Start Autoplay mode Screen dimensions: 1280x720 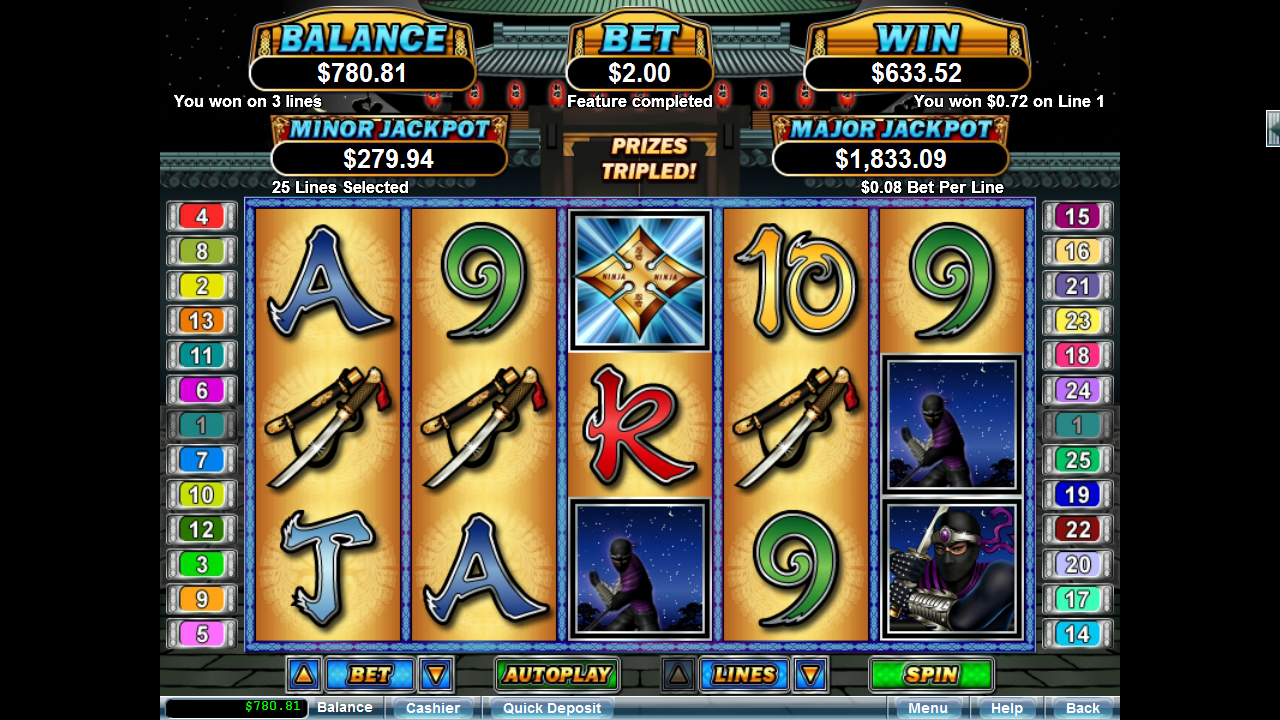[557, 675]
